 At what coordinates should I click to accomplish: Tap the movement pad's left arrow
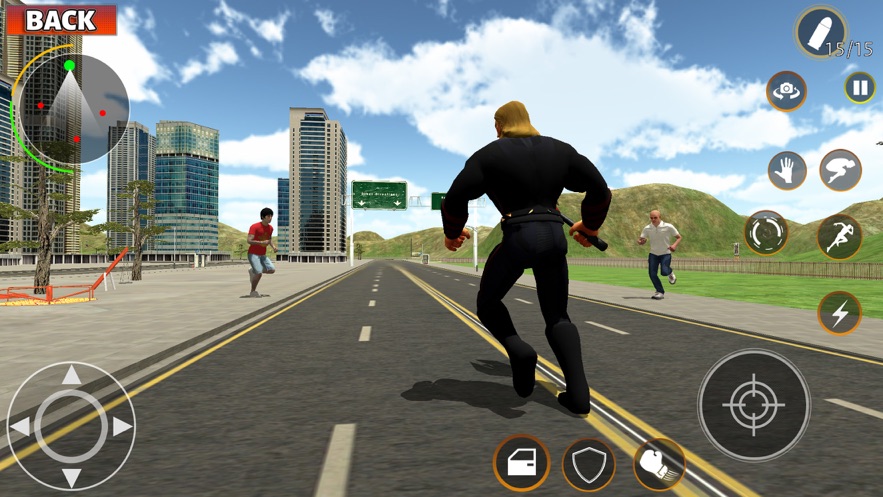(20, 427)
